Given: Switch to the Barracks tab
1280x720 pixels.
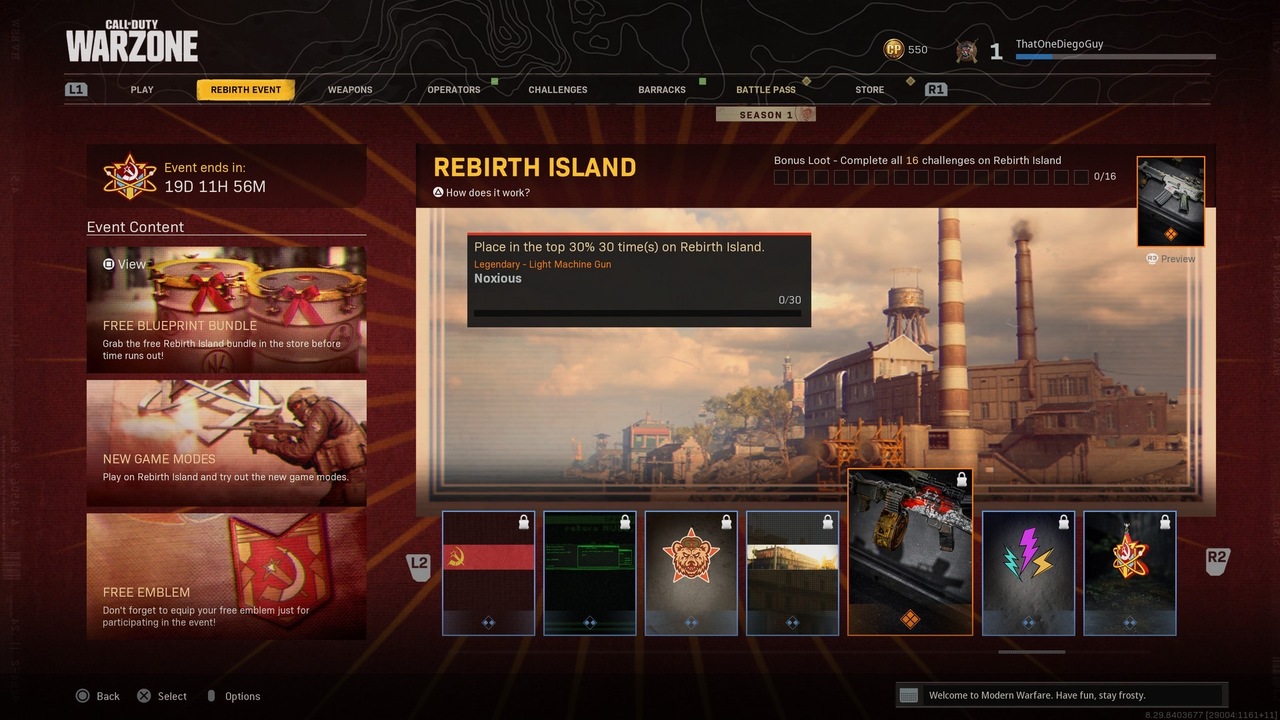Looking at the screenshot, I should coord(662,90).
